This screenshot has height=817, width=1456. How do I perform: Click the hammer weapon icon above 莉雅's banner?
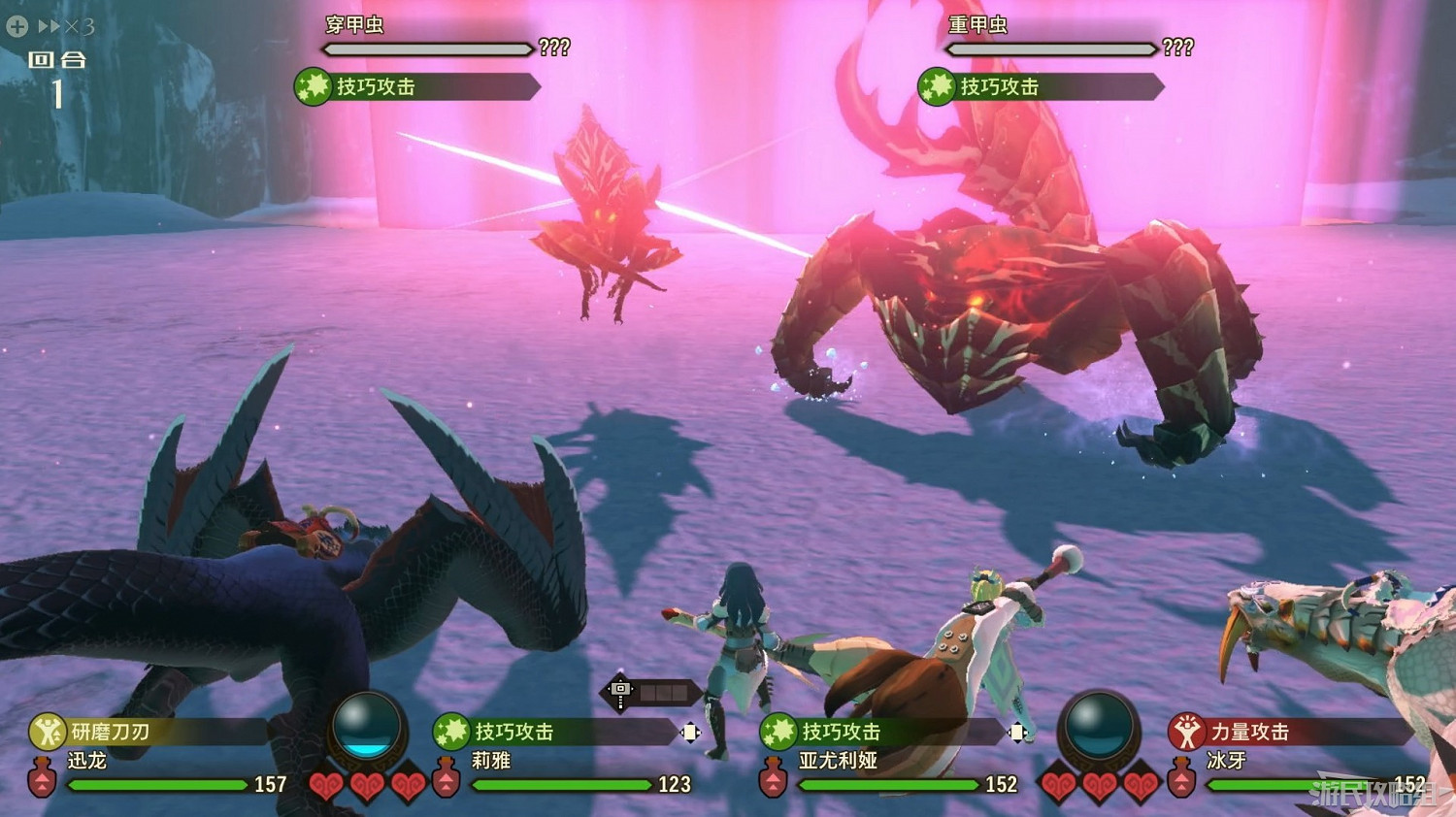point(619,689)
